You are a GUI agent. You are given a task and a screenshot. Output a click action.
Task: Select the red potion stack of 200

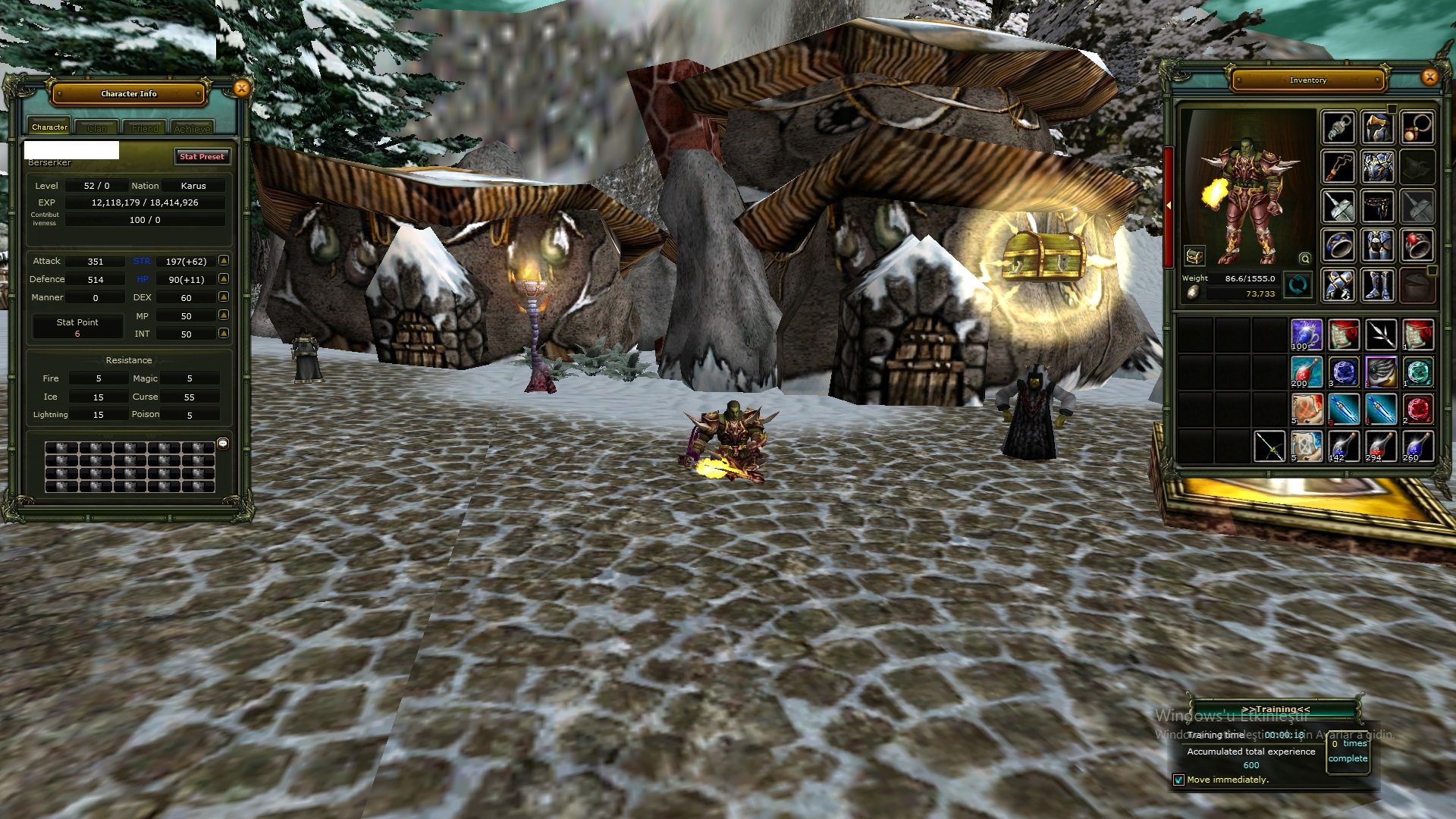click(1306, 372)
